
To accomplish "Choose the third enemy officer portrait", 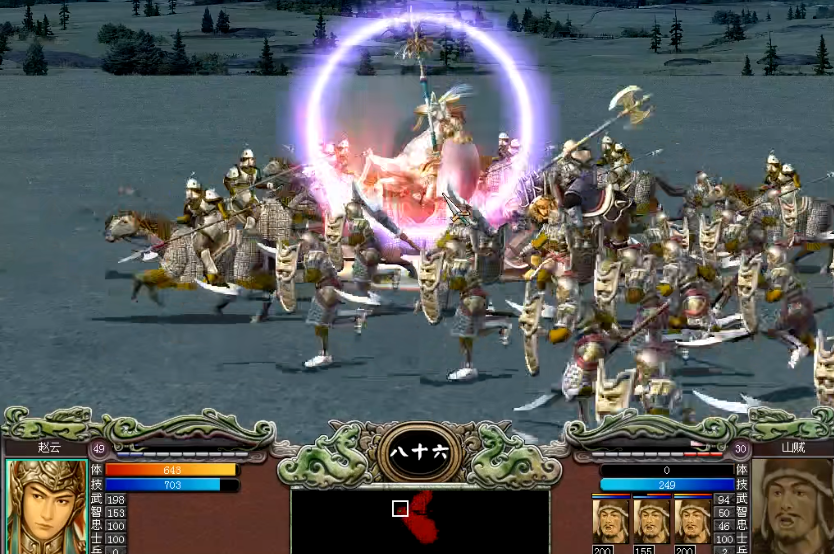I will pos(692,519).
